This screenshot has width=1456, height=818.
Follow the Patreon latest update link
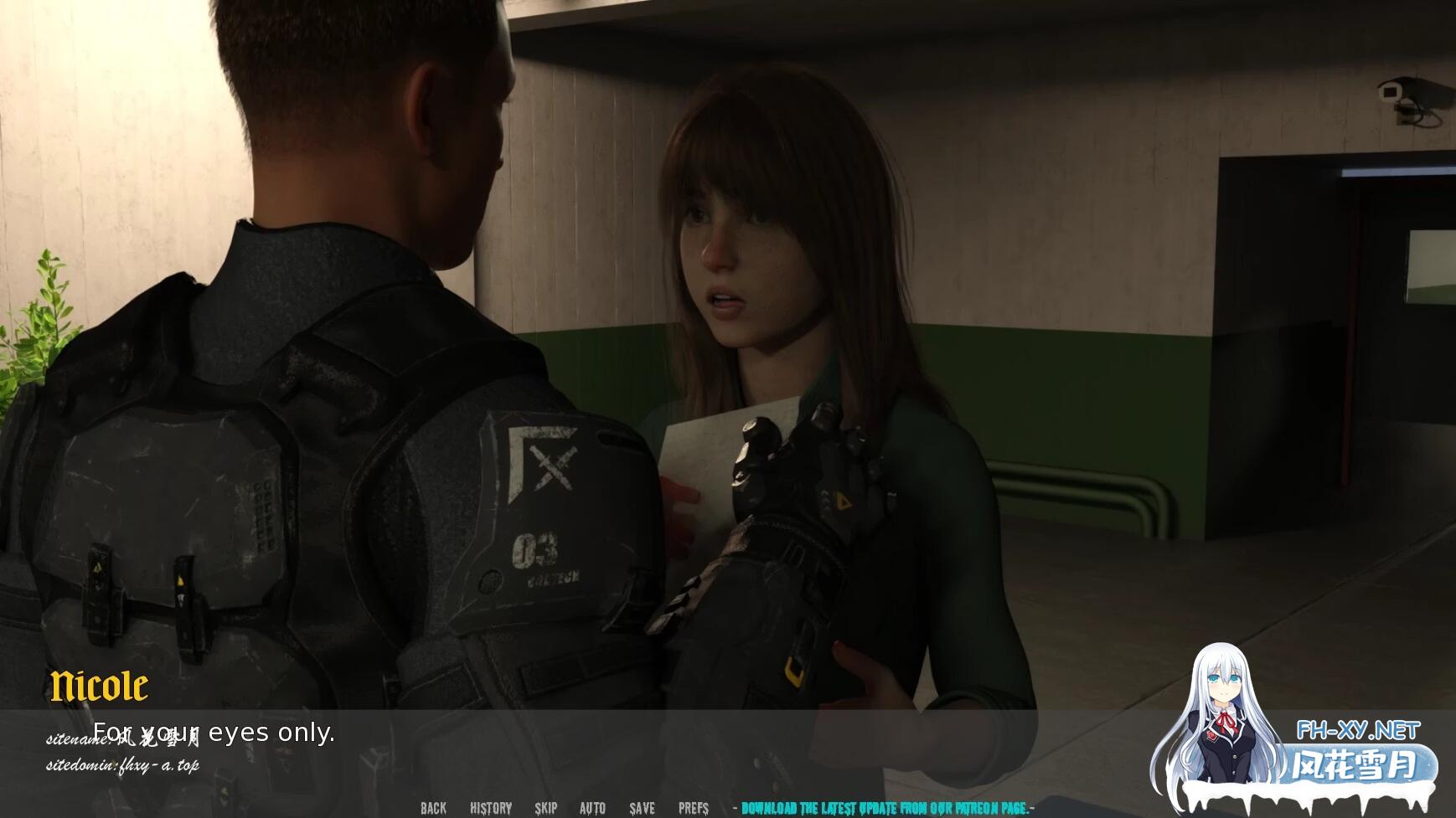[885, 808]
